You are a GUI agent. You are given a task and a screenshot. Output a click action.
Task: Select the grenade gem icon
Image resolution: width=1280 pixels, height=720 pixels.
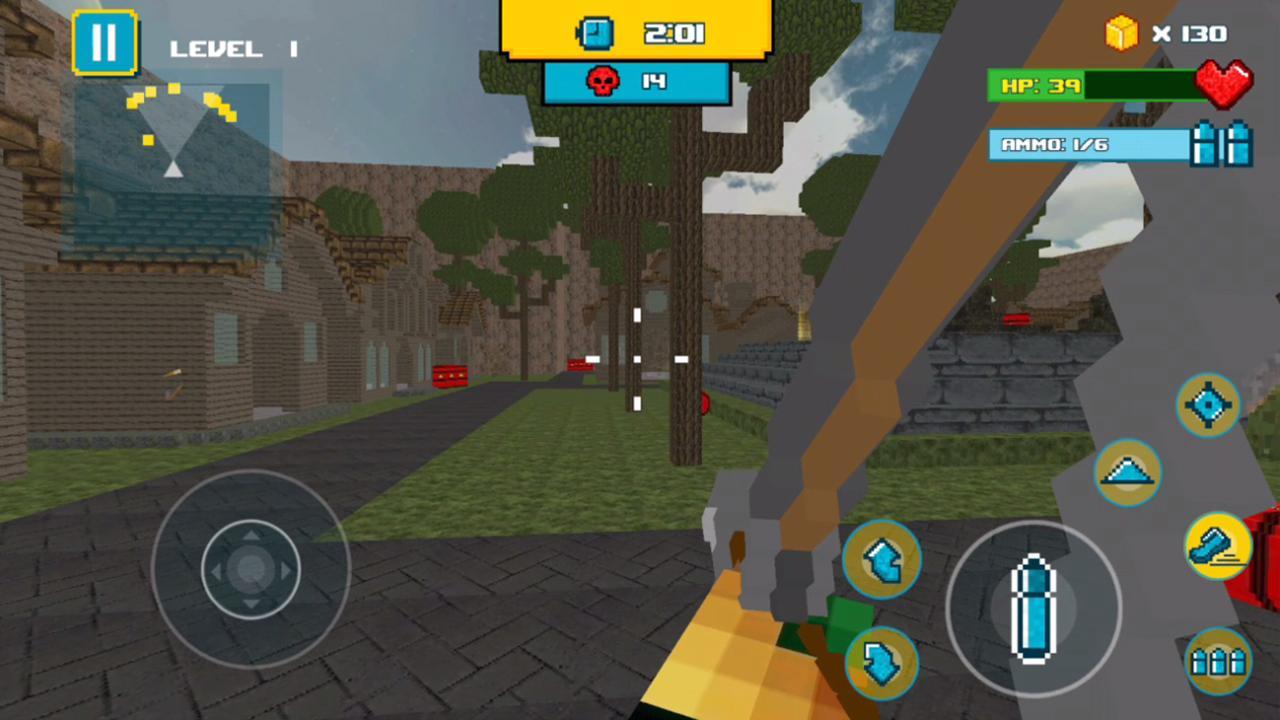coord(1210,405)
